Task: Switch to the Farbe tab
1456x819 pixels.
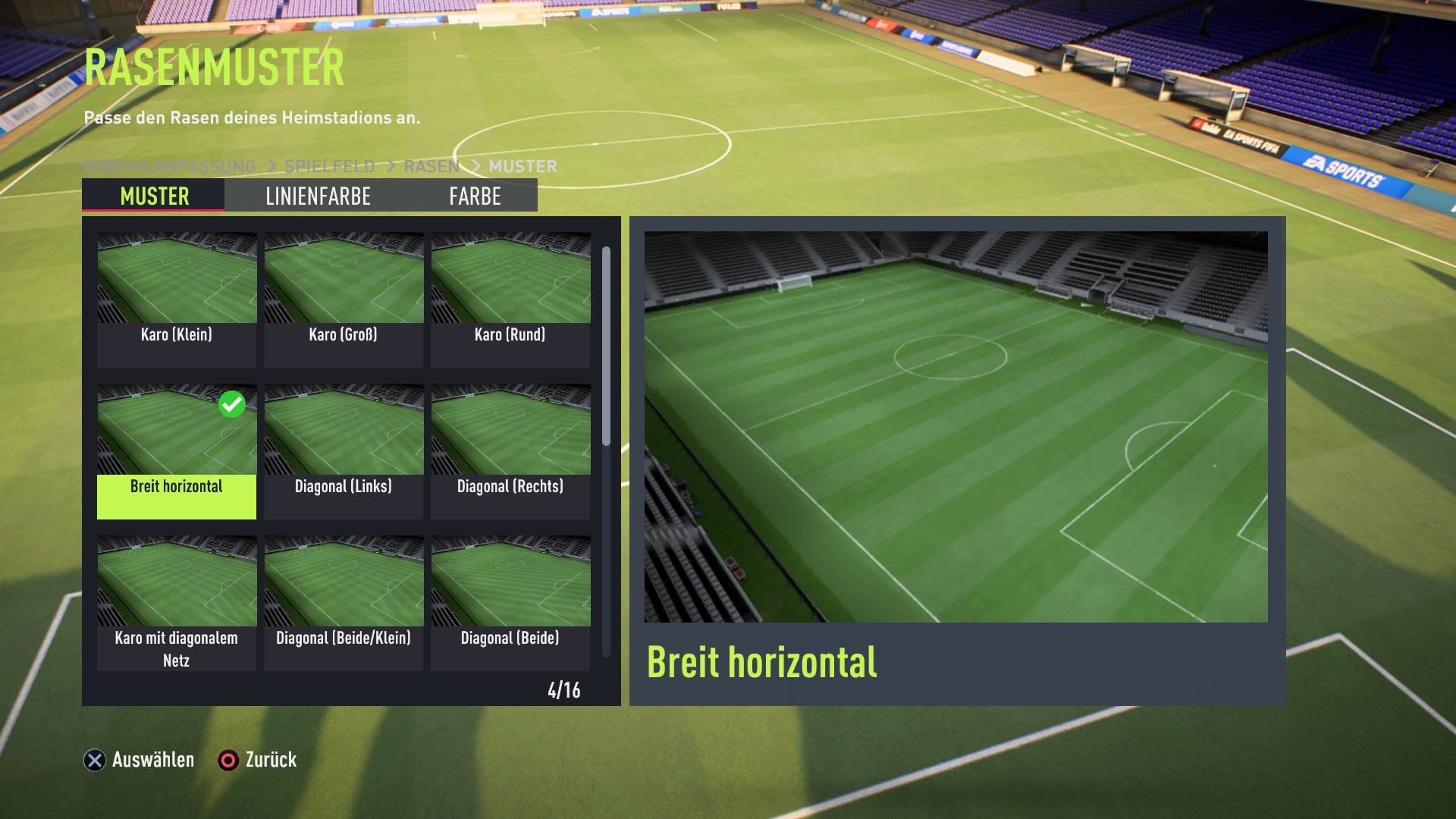Action: click(x=475, y=196)
